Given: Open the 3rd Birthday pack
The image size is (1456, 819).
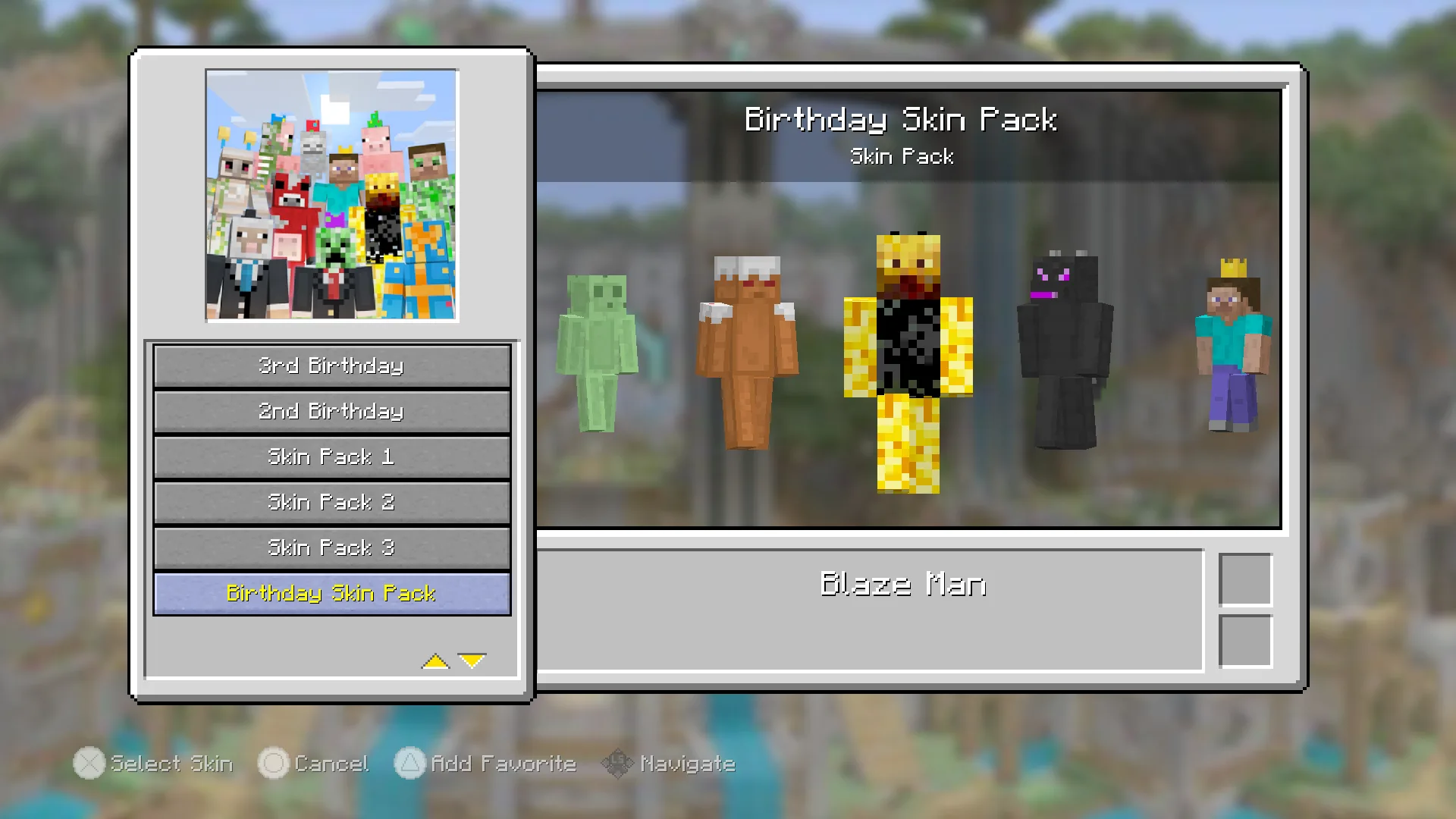Looking at the screenshot, I should coord(331,366).
